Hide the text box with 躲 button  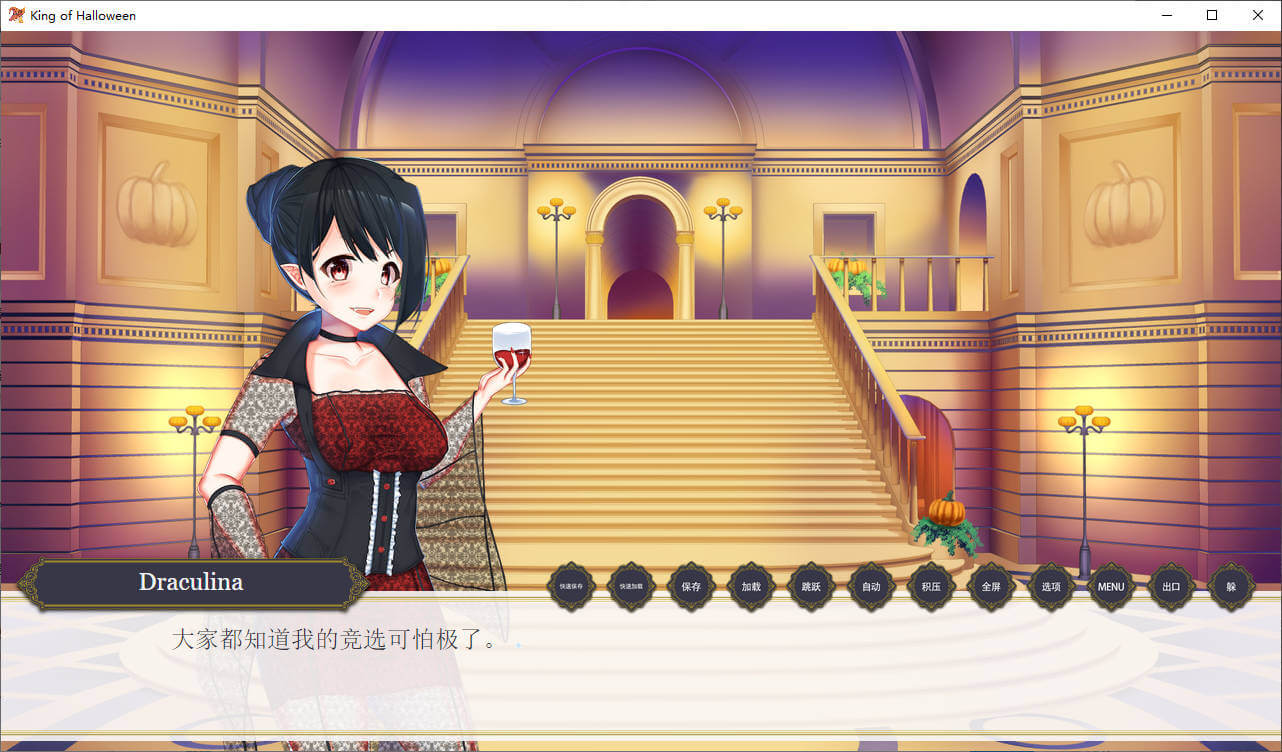point(1231,587)
